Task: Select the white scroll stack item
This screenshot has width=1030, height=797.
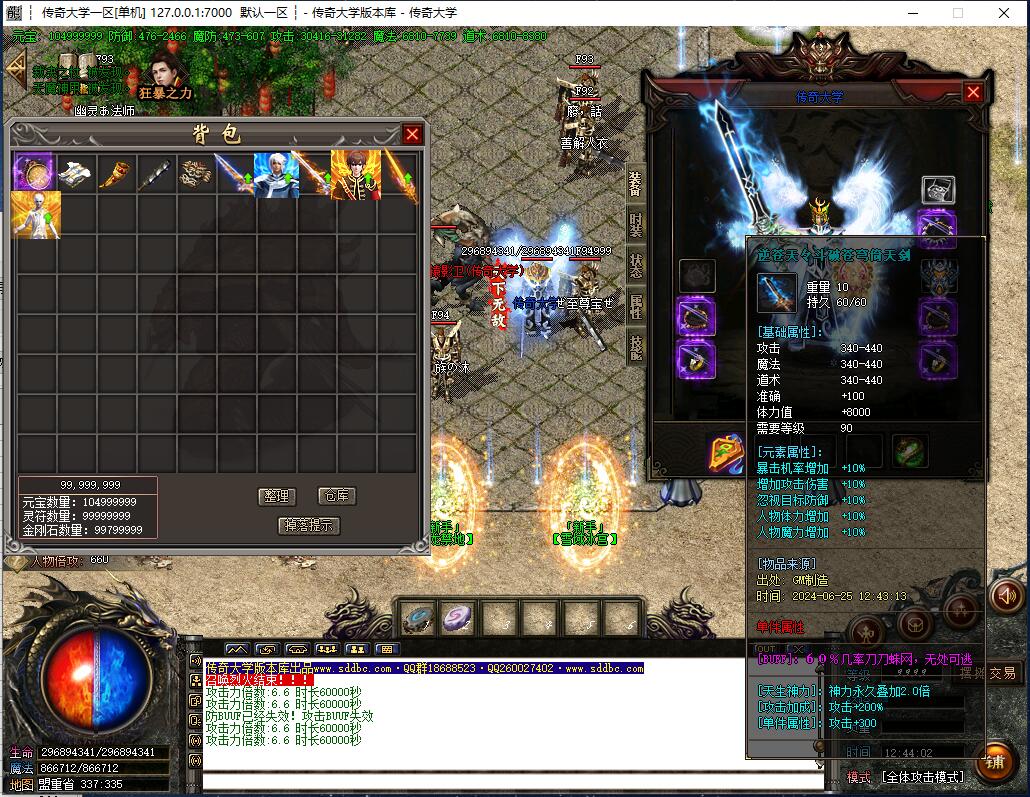Action: (76, 173)
